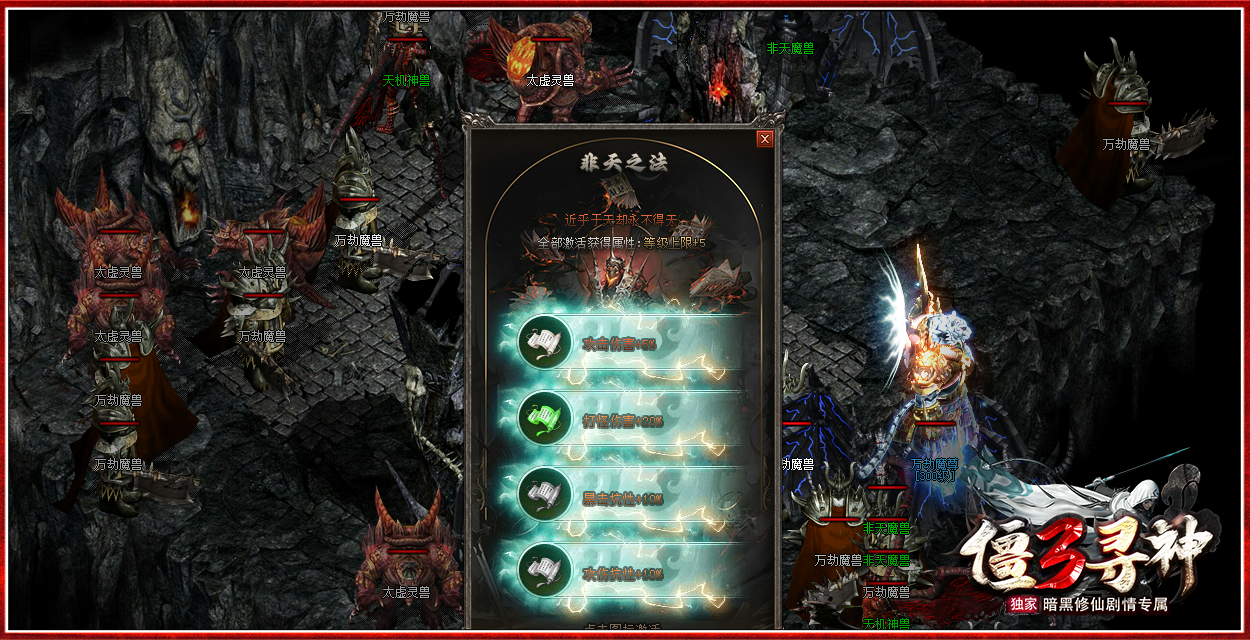
Task: Activate the 攻击伤害+5% scroll icon
Action: pyautogui.click(x=544, y=343)
